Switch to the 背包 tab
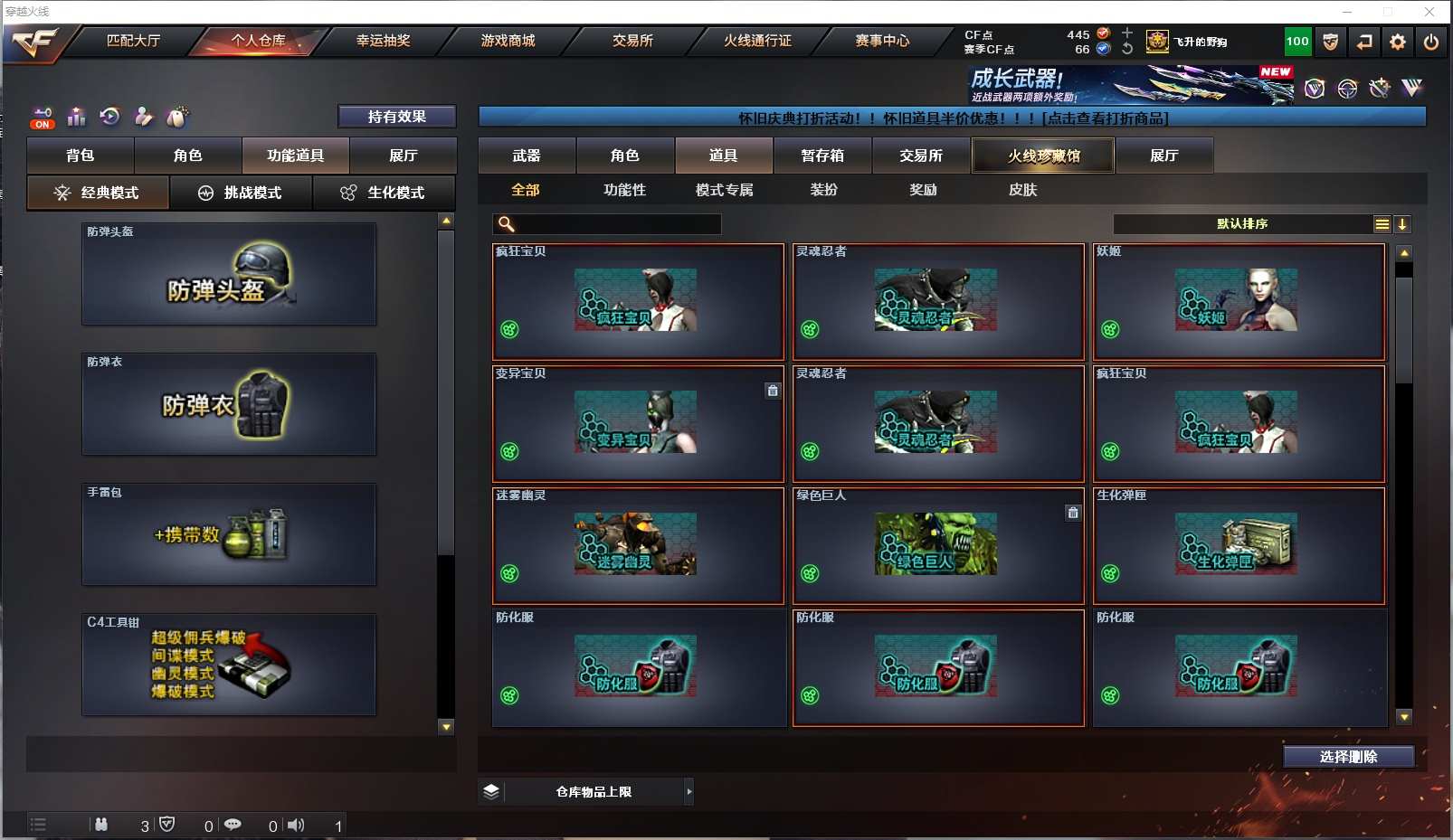This screenshot has height=840, width=1453. (x=81, y=156)
